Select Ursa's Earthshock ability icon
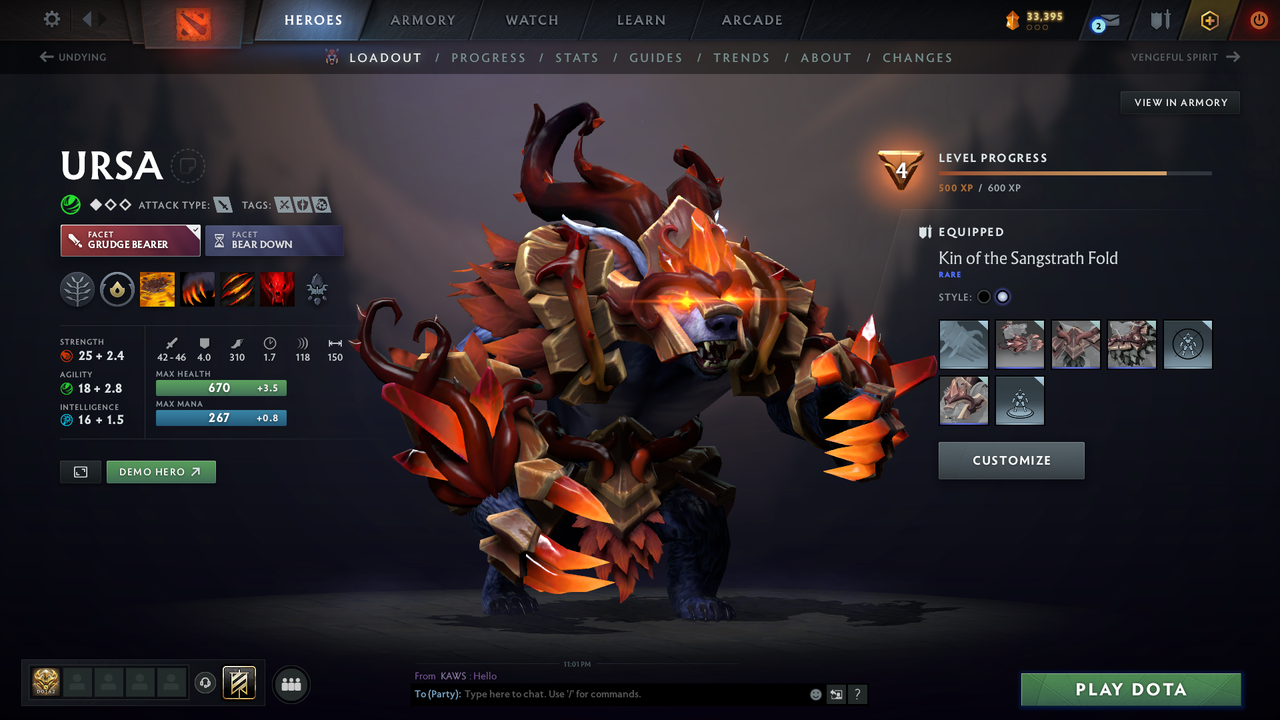This screenshot has height=720, width=1280. pyautogui.click(x=157, y=289)
